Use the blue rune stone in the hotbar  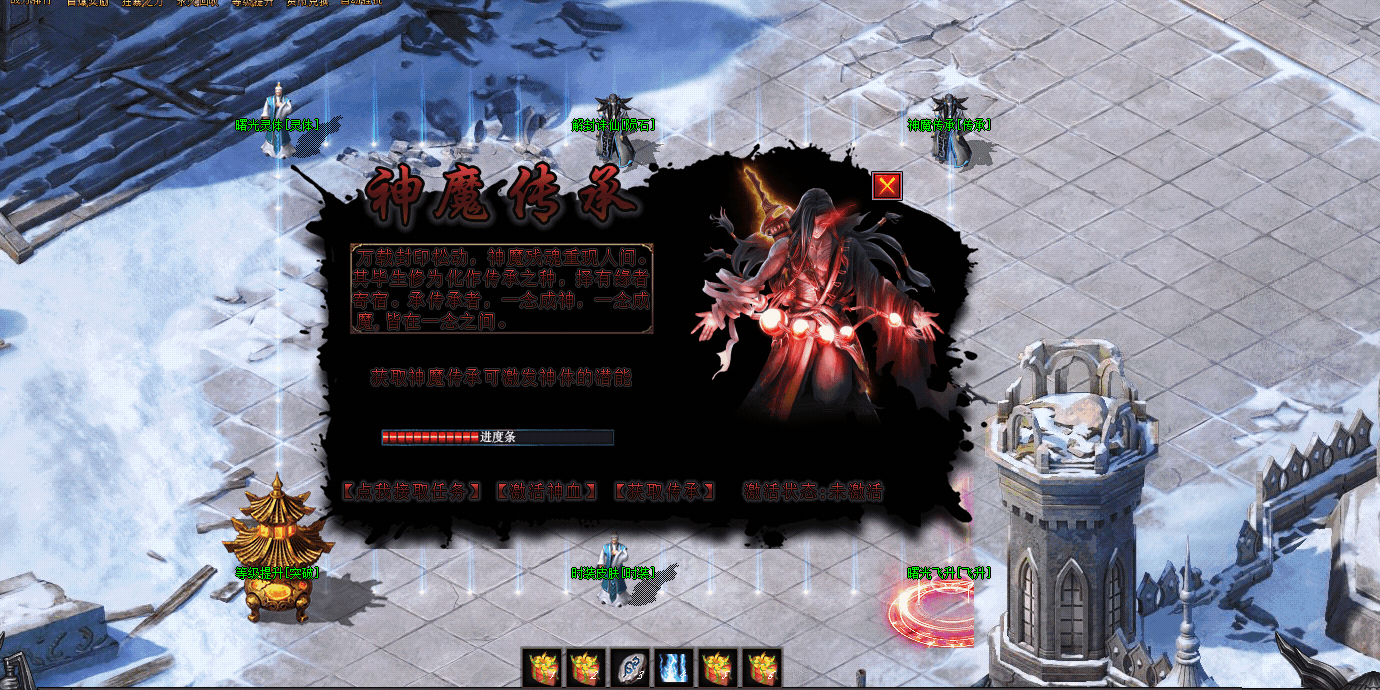pyautogui.click(x=630, y=667)
